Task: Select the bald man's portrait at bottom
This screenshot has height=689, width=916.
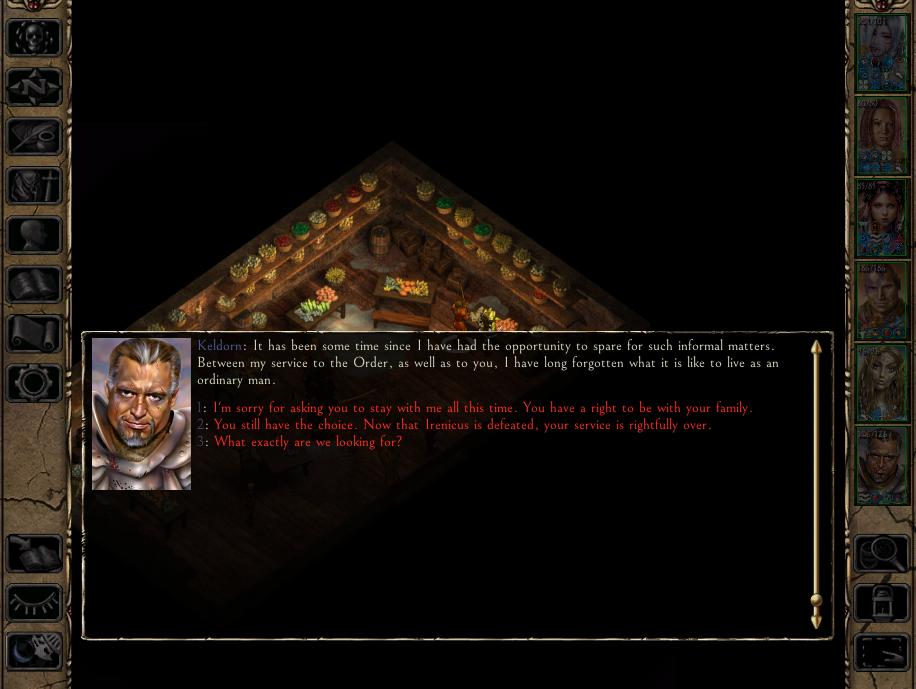Action: [882, 465]
